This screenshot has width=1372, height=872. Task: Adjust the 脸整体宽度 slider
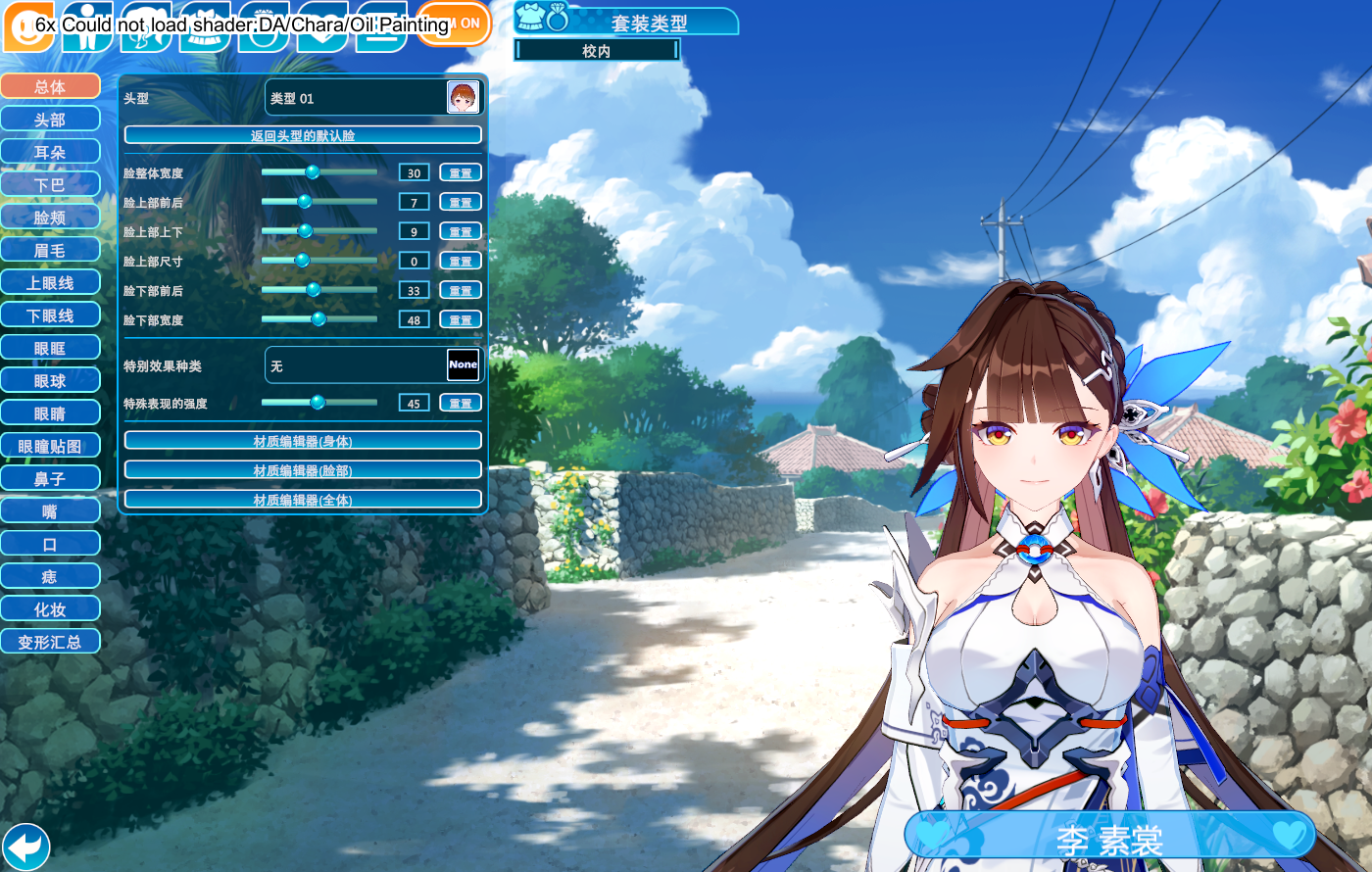tap(313, 172)
